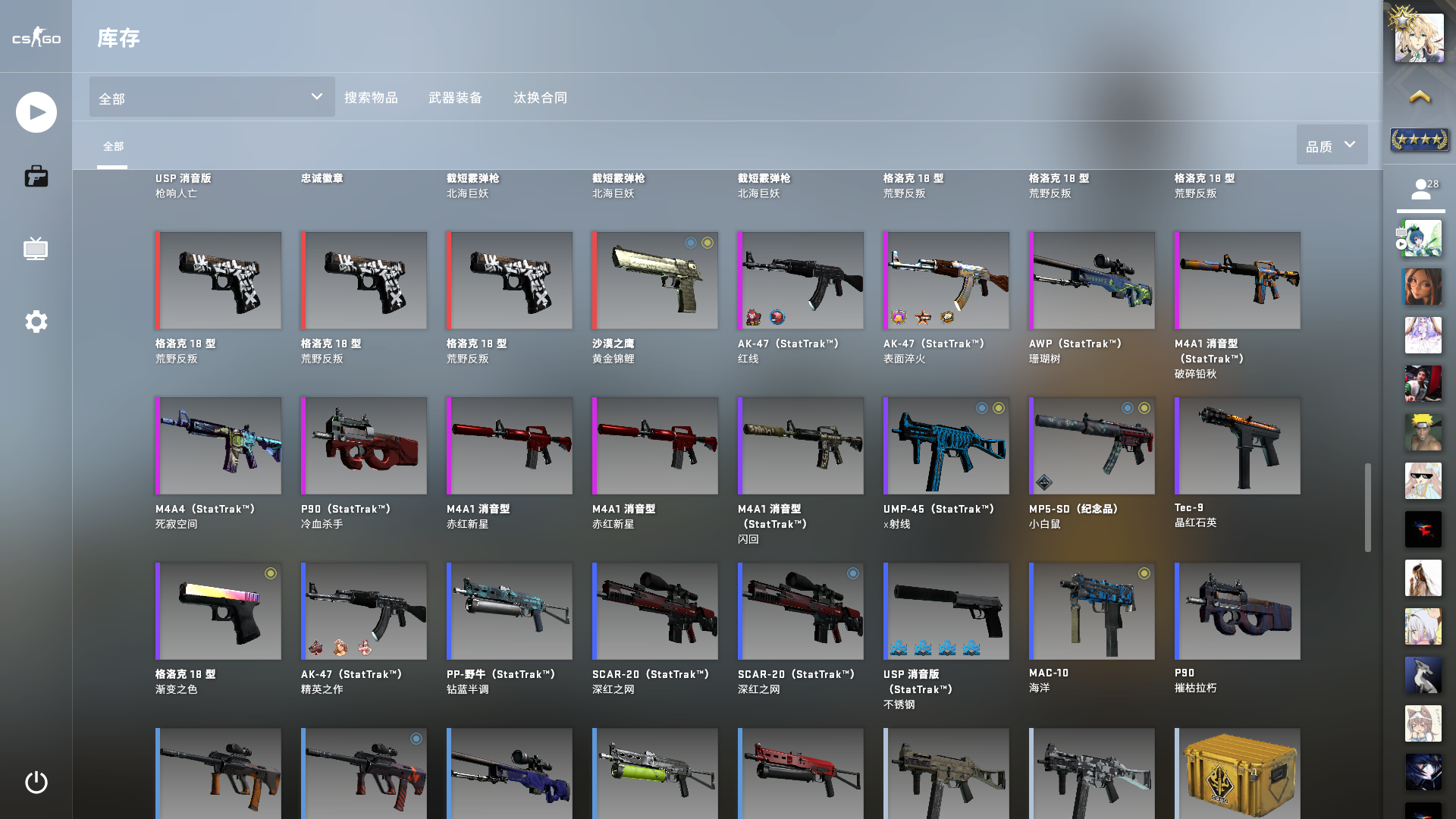Image resolution: width=1456 pixels, height=819 pixels.
Task: Select the Play icon in the left sidebar
Action: click(x=35, y=111)
